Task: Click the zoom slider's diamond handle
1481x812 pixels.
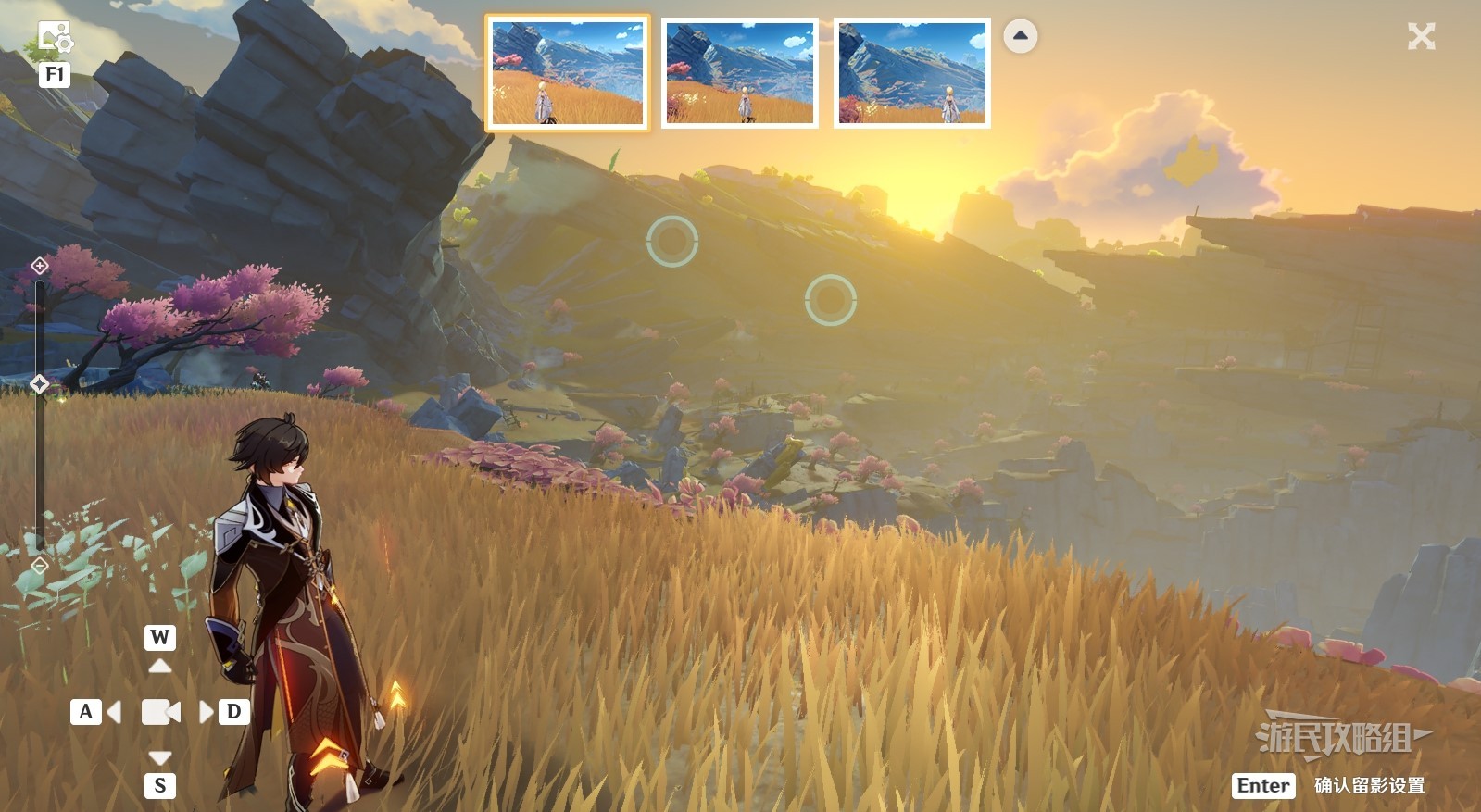Action: (40, 383)
